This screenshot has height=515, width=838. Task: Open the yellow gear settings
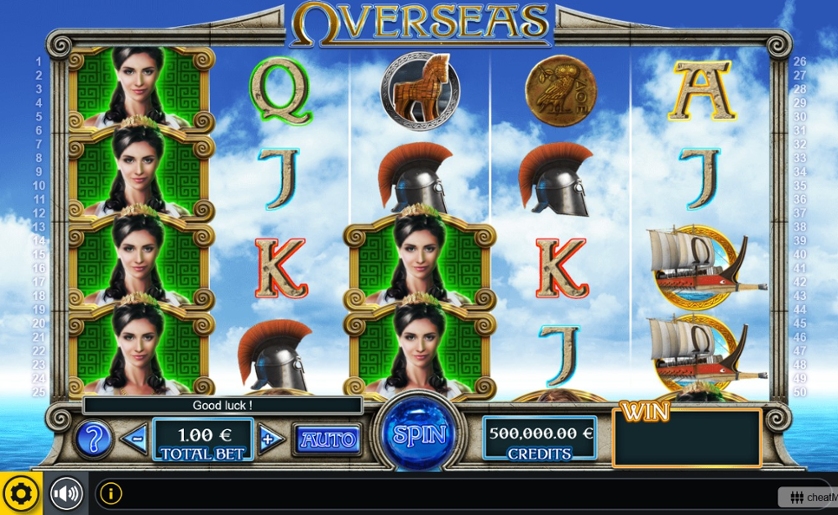pos(20,494)
